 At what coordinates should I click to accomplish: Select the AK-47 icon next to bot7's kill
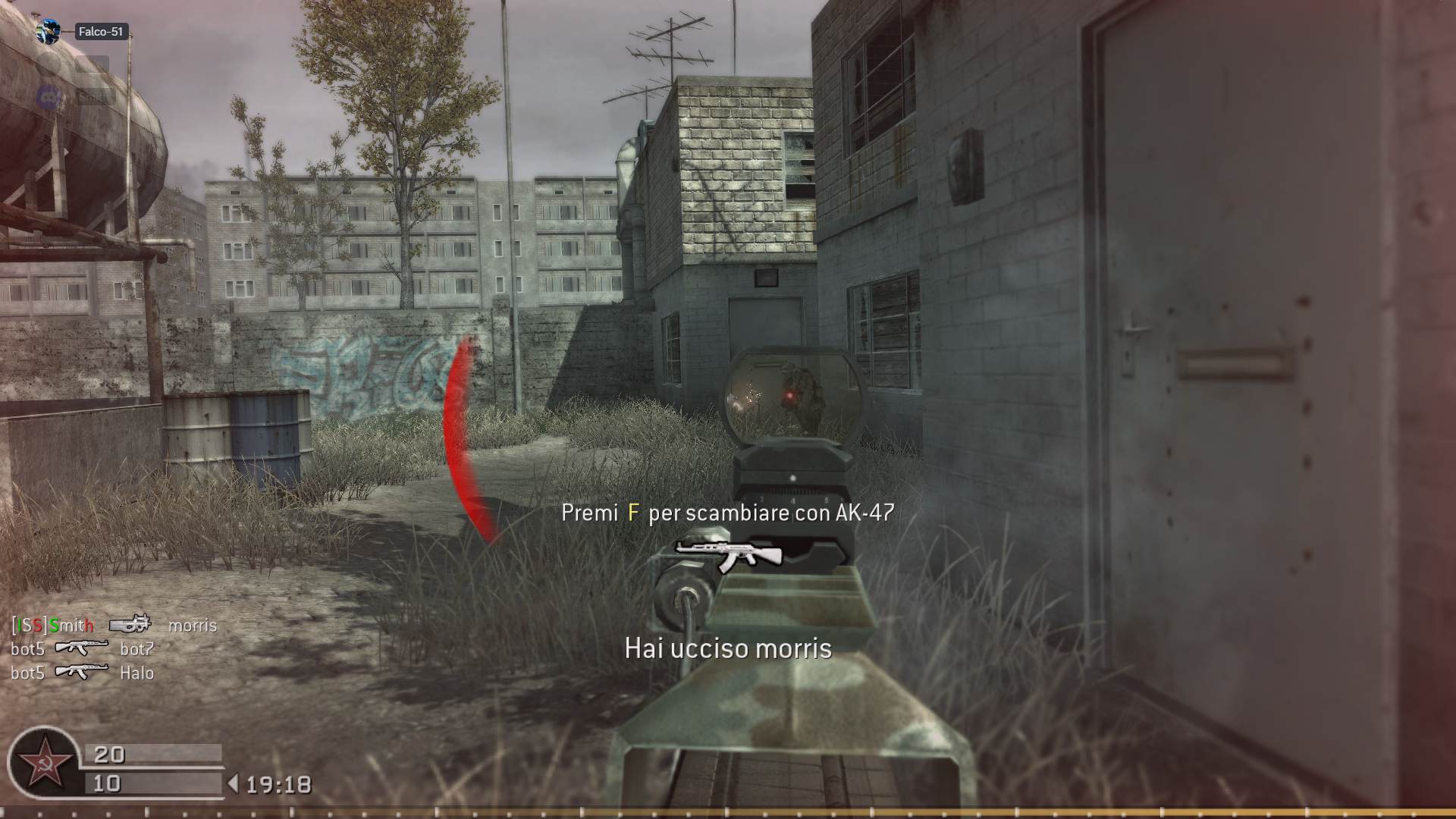(x=82, y=649)
